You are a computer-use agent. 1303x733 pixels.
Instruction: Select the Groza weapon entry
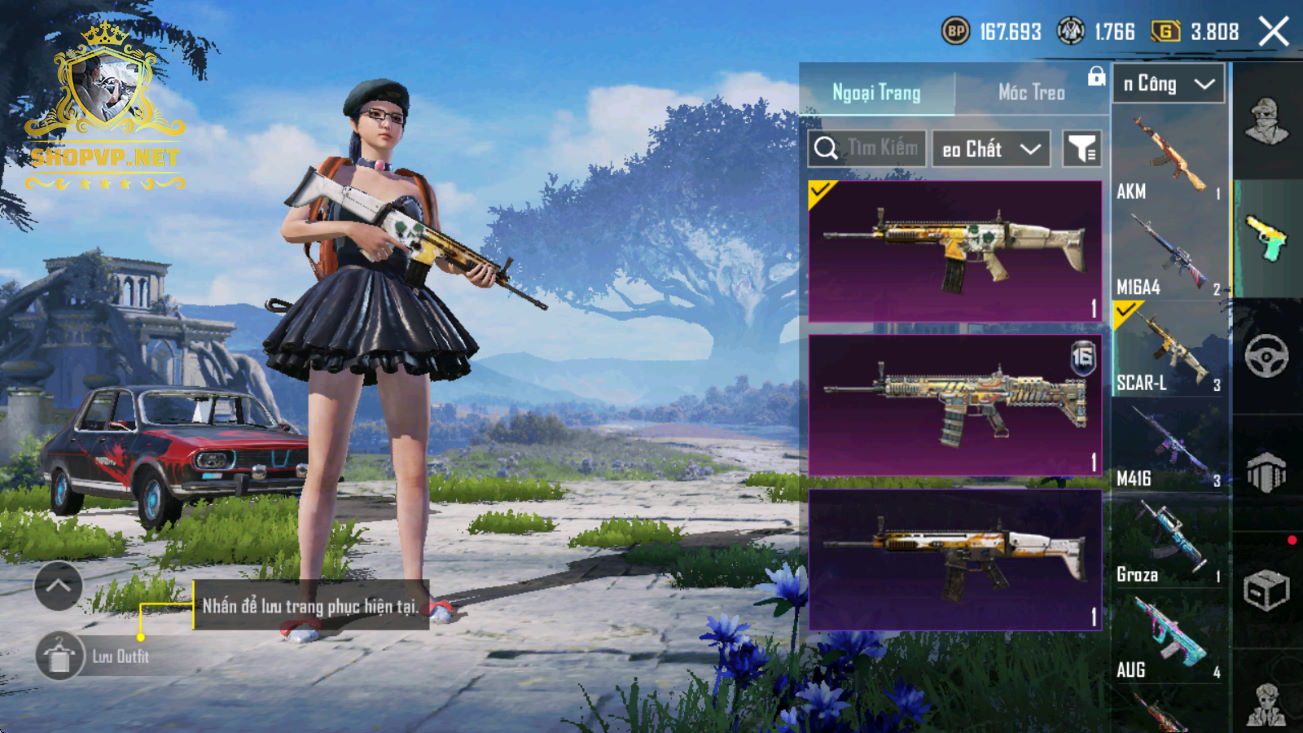point(1168,542)
